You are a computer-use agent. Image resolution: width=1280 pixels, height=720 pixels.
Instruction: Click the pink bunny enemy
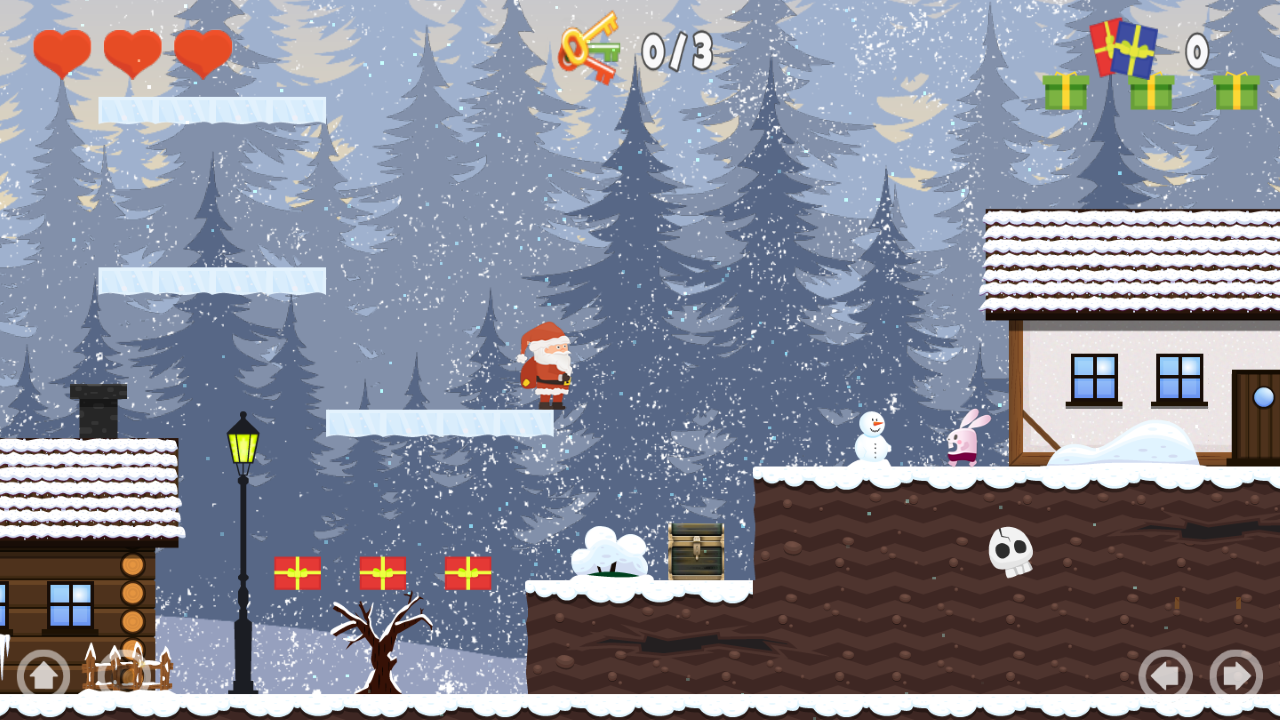[961, 443]
